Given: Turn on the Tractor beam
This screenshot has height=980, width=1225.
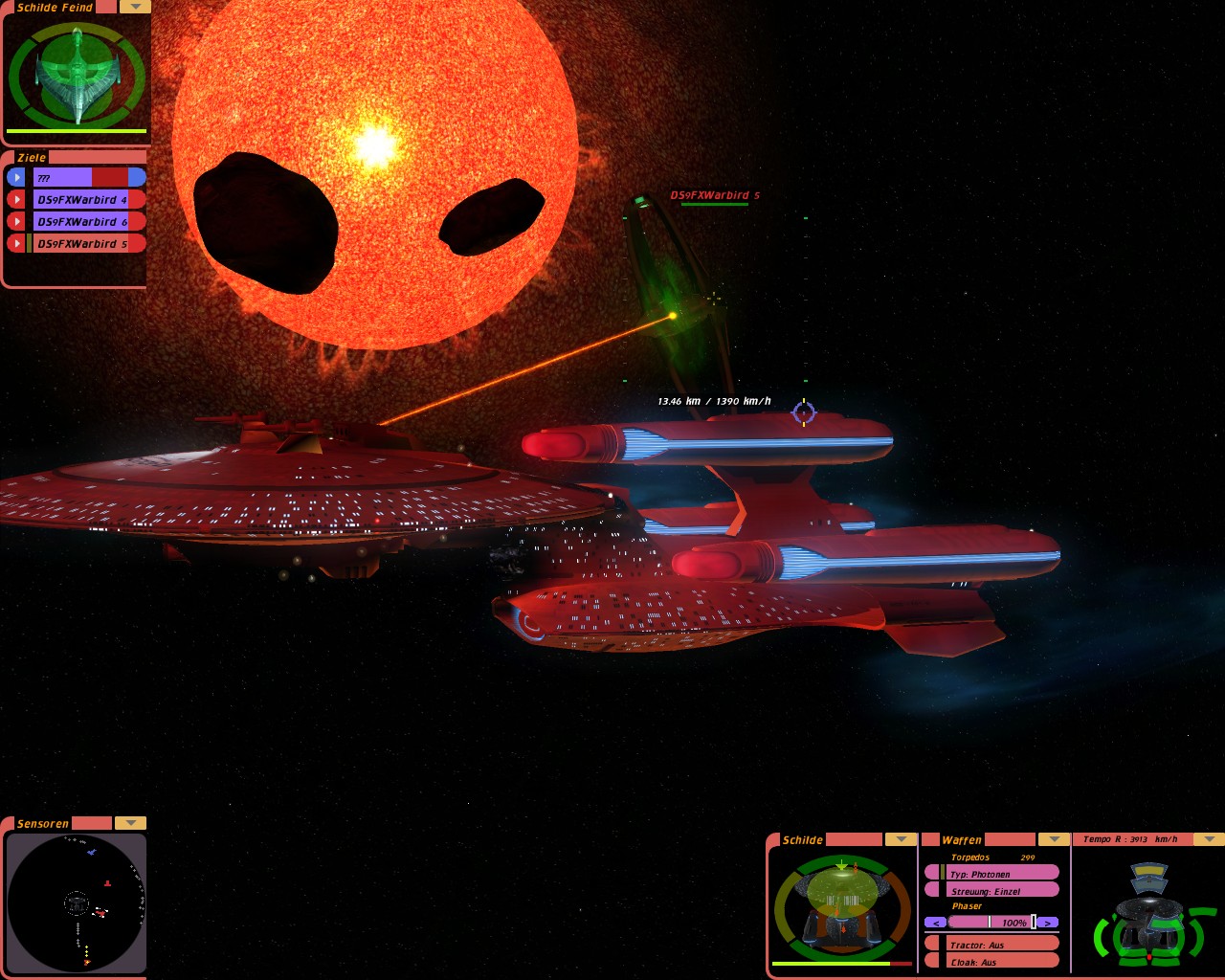Looking at the screenshot, I should pyautogui.click(x=1000, y=945).
